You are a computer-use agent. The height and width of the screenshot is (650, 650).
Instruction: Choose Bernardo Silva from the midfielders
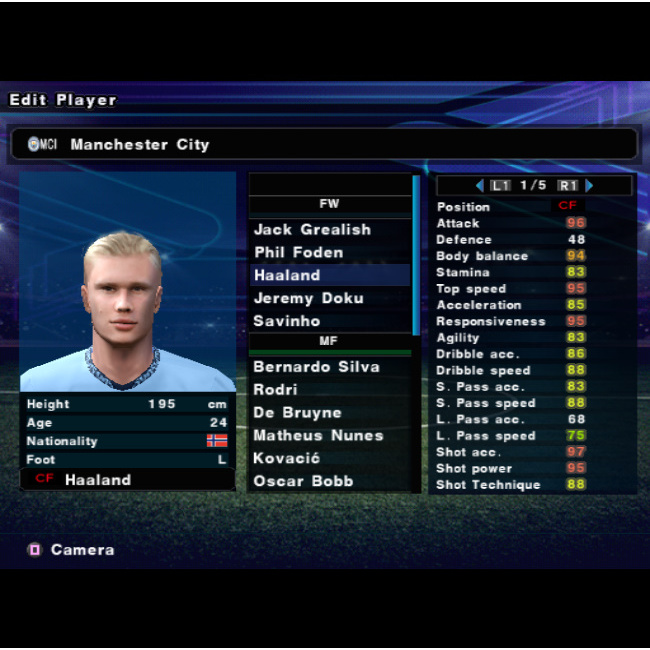point(316,367)
